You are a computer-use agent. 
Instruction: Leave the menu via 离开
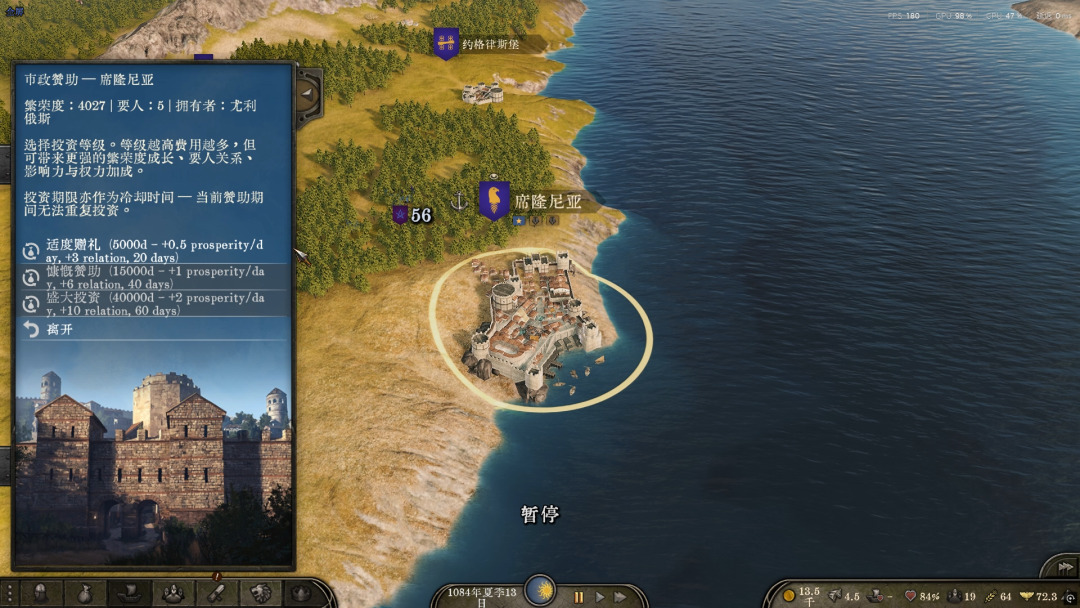click(x=60, y=329)
